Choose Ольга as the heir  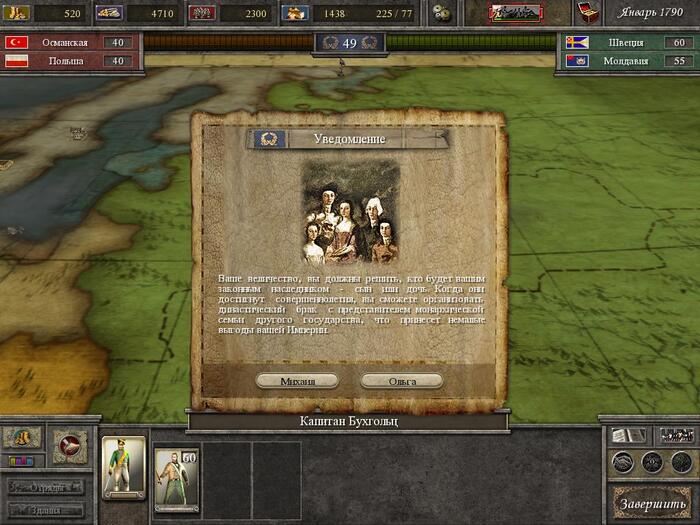pos(402,381)
